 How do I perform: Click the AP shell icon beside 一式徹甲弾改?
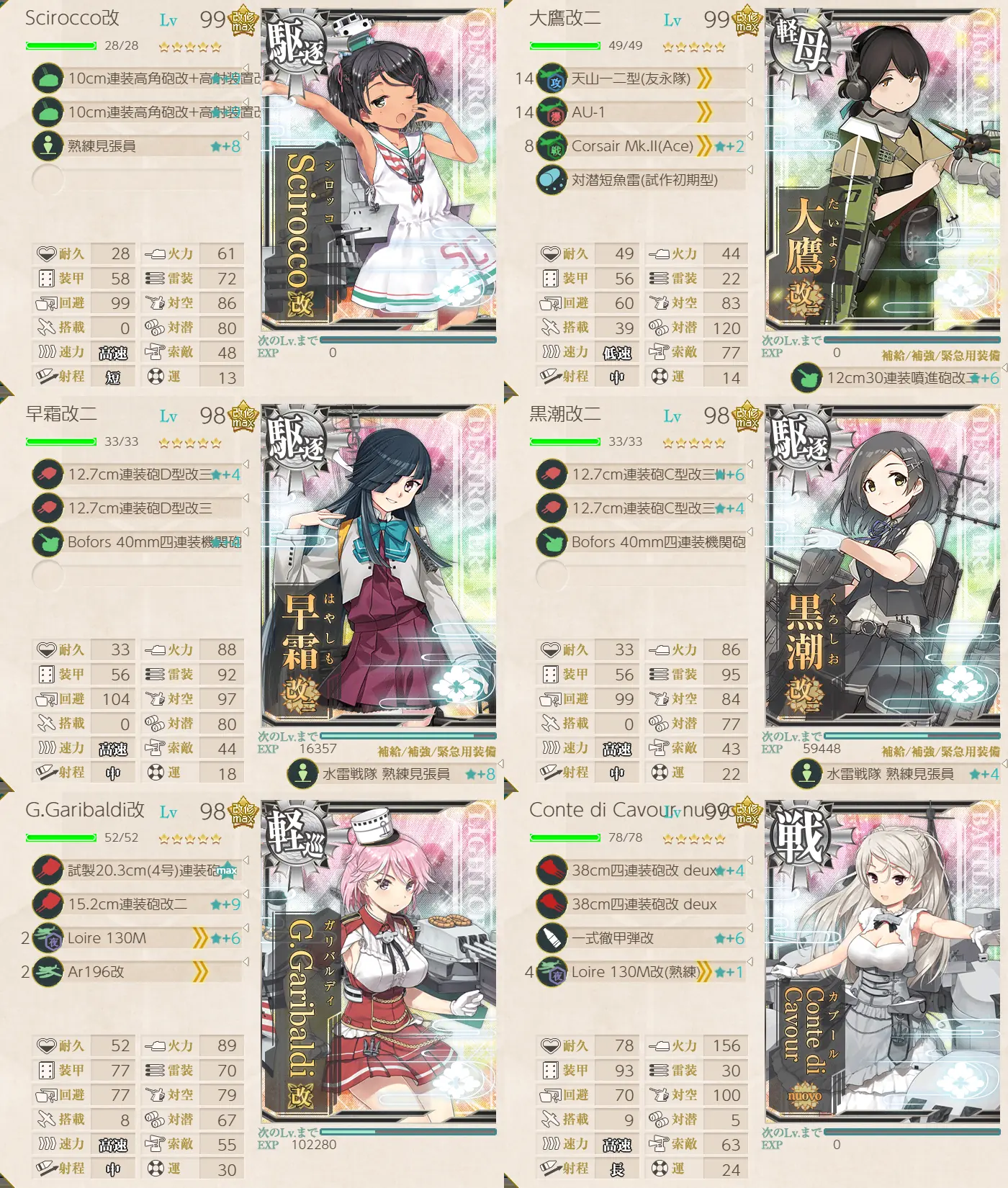552,937
